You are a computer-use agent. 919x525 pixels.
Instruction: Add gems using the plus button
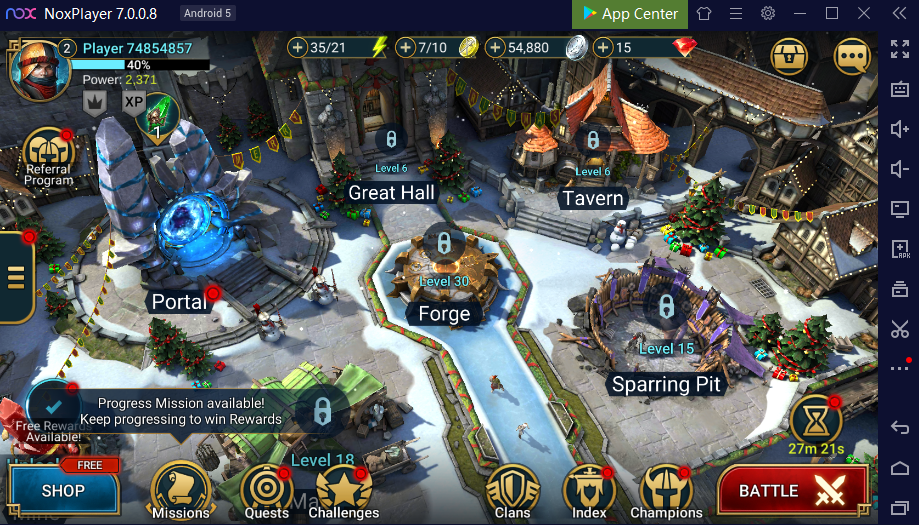pos(603,47)
